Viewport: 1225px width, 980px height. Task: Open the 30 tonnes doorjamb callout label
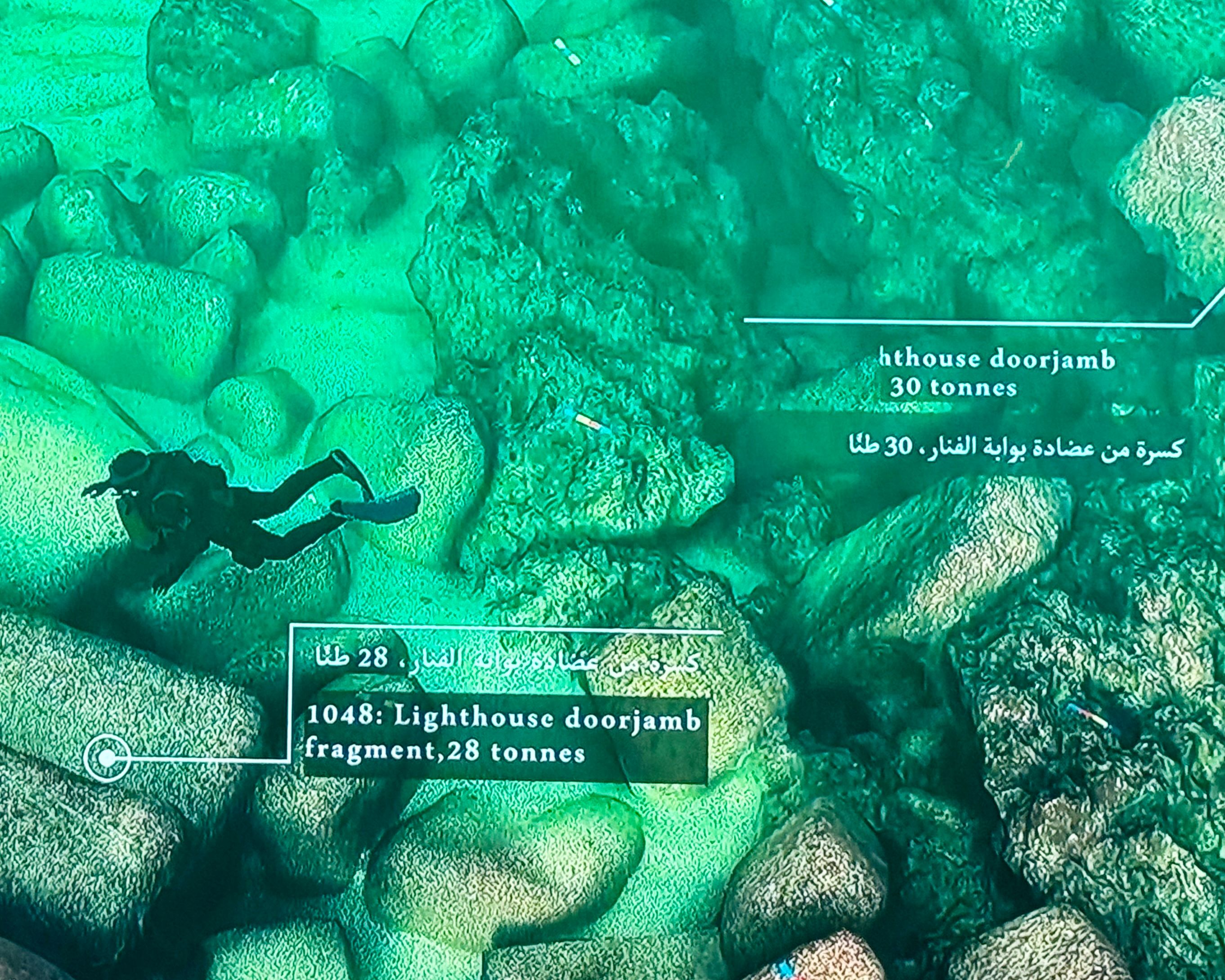[x=996, y=373]
